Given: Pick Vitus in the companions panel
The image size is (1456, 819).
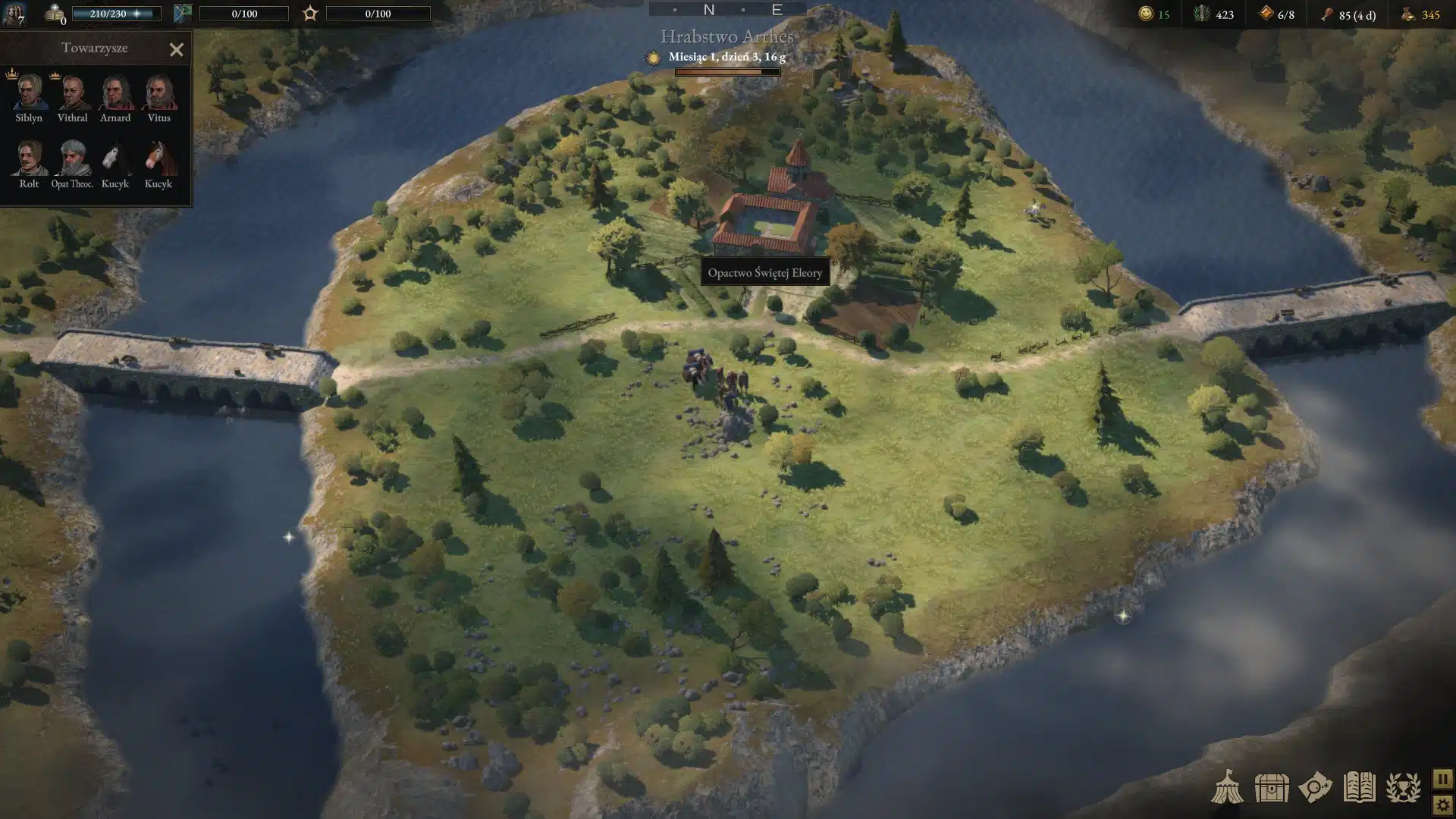Looking at the screenshot, I should tap(159, 92).
